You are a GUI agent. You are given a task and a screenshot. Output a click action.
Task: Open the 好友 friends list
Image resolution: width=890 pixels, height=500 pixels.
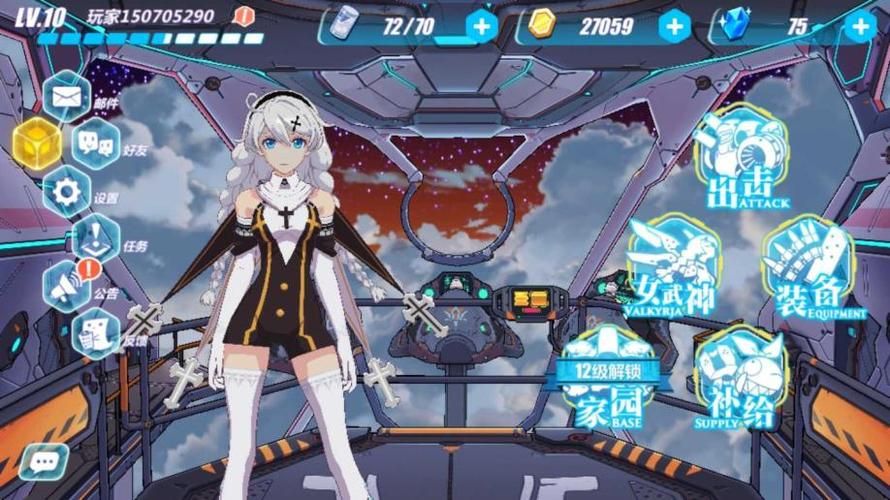(97, 144)
